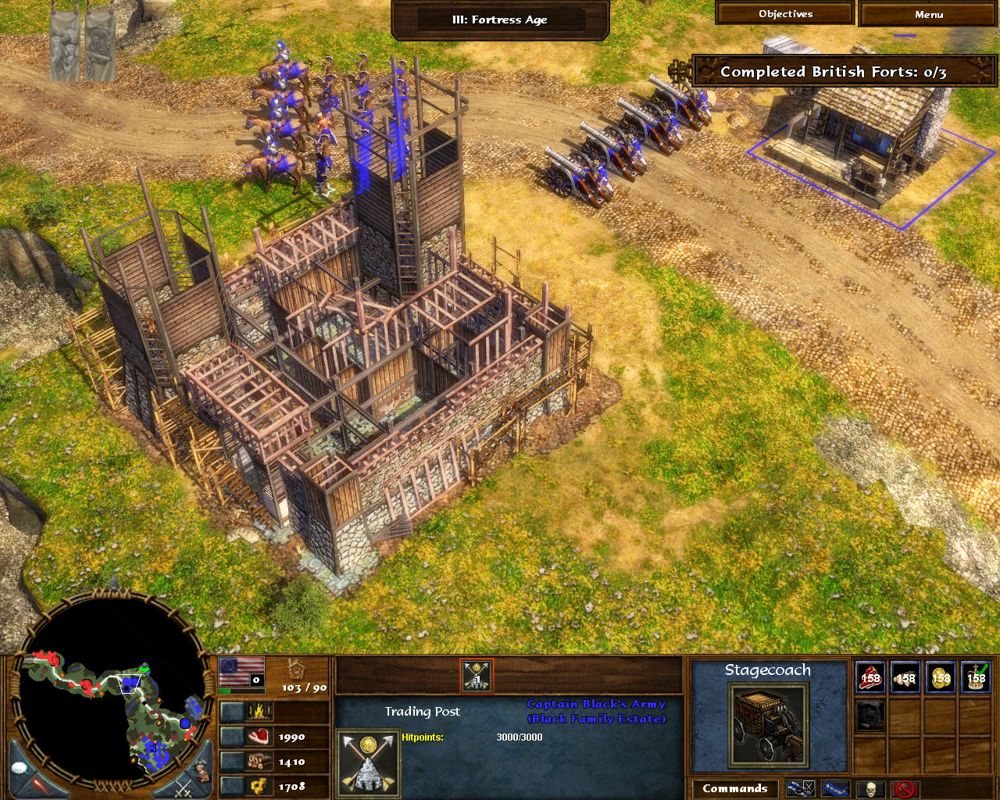Click the red no-entry stop command
This screenshot has height=800, width=1000.
coord(905,789)
